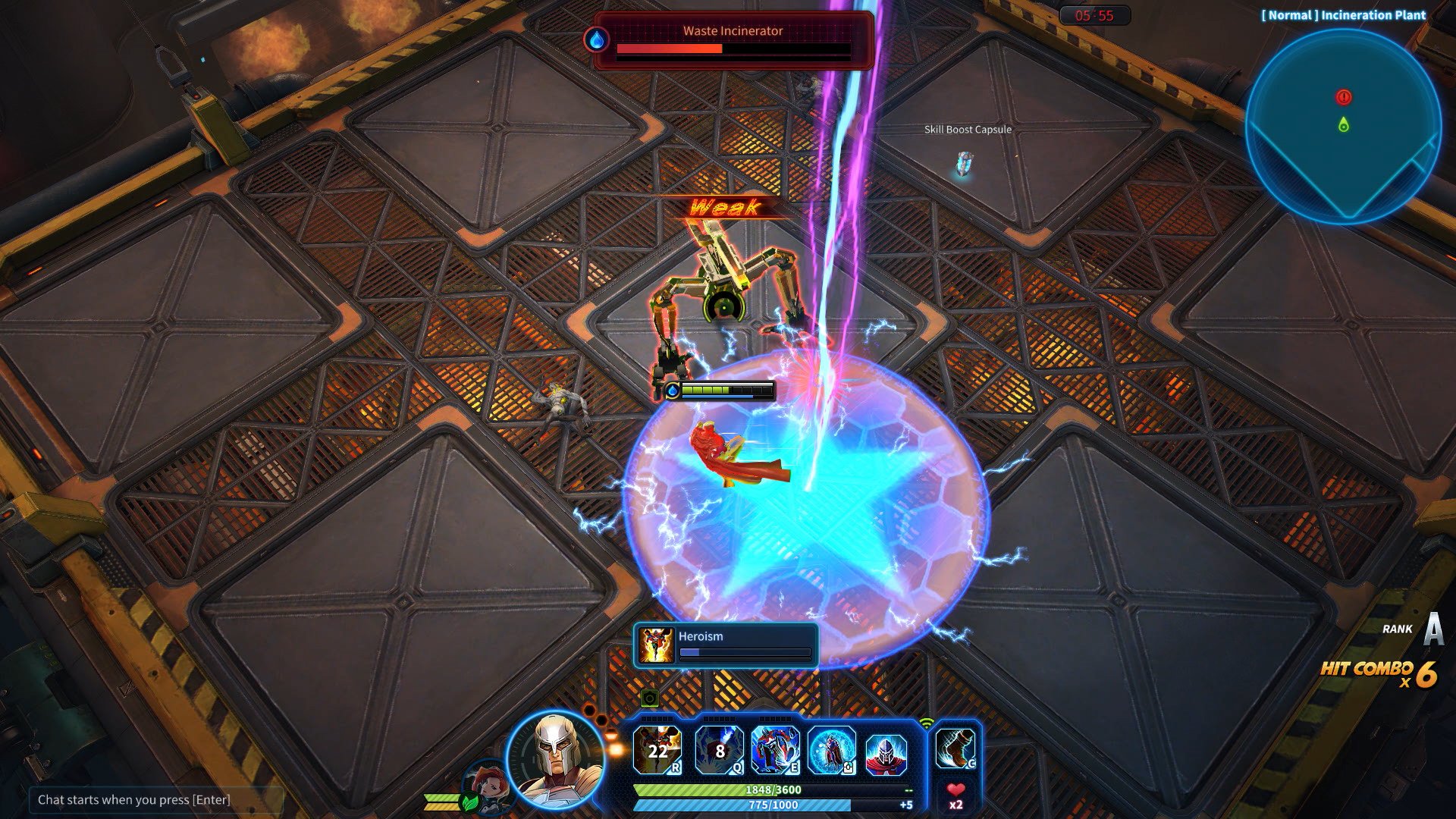The image size is (1456, 819).
Task: Open the circular minimap
Action: [x=1343, y=126]
